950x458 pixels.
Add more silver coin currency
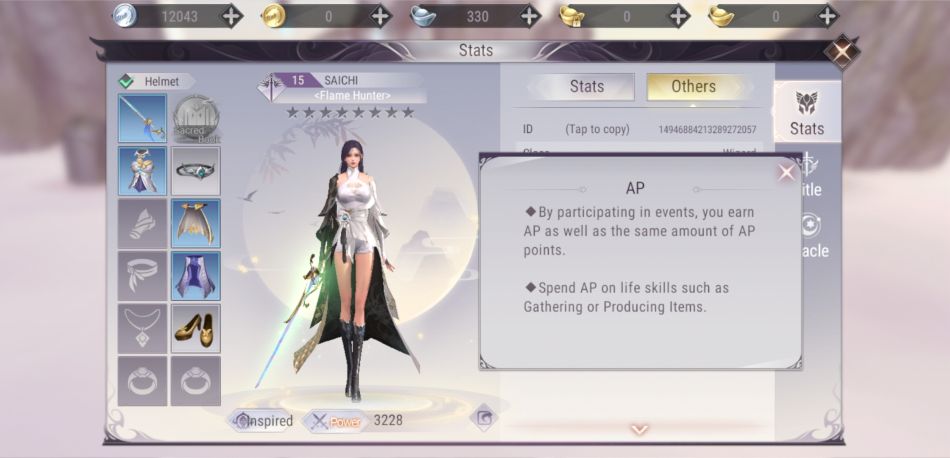click(231, 16)
